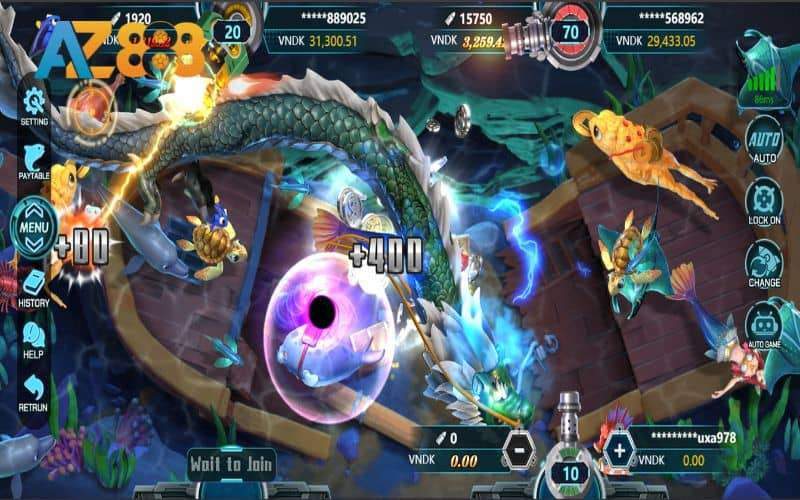This screenshot has width=800, height=500.
Task: Increase bet with the plus button
Action: click(620, 451)
